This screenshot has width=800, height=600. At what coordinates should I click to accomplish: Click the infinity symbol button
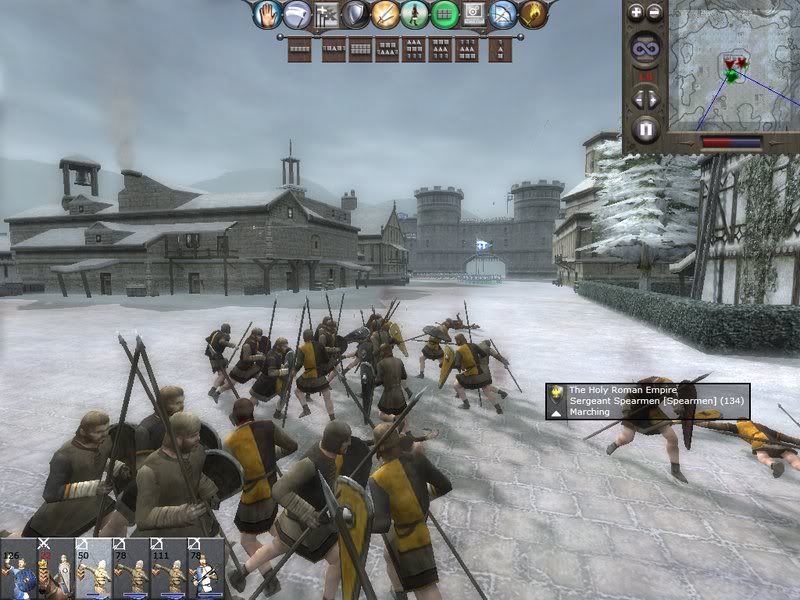tap(646, 50)
